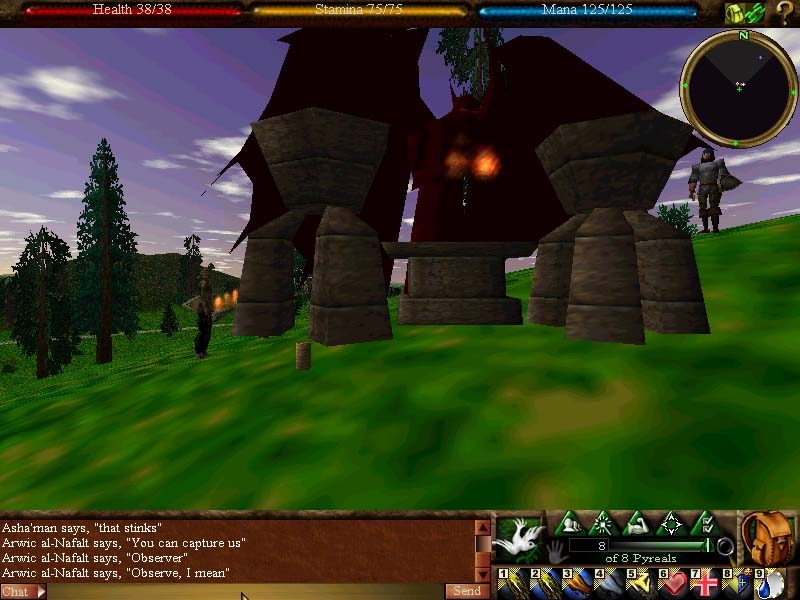800x600 pixels.
Task: Open the spell starburst triangle panel
Action: click(603, 523)
